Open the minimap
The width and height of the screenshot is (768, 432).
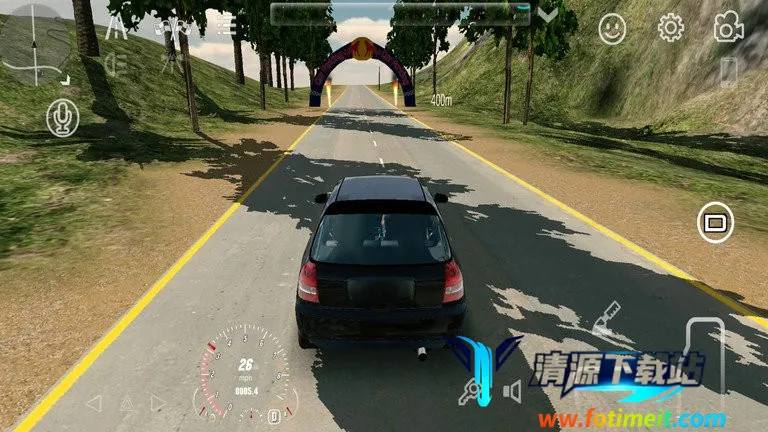[35, 45]
